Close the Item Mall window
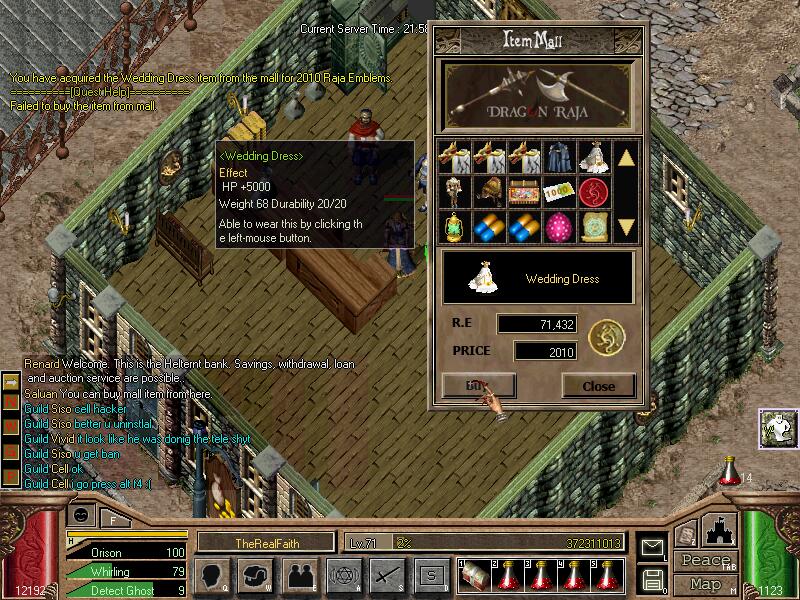The width and height of the screenshot is (800, 600). tap(598, 386)
